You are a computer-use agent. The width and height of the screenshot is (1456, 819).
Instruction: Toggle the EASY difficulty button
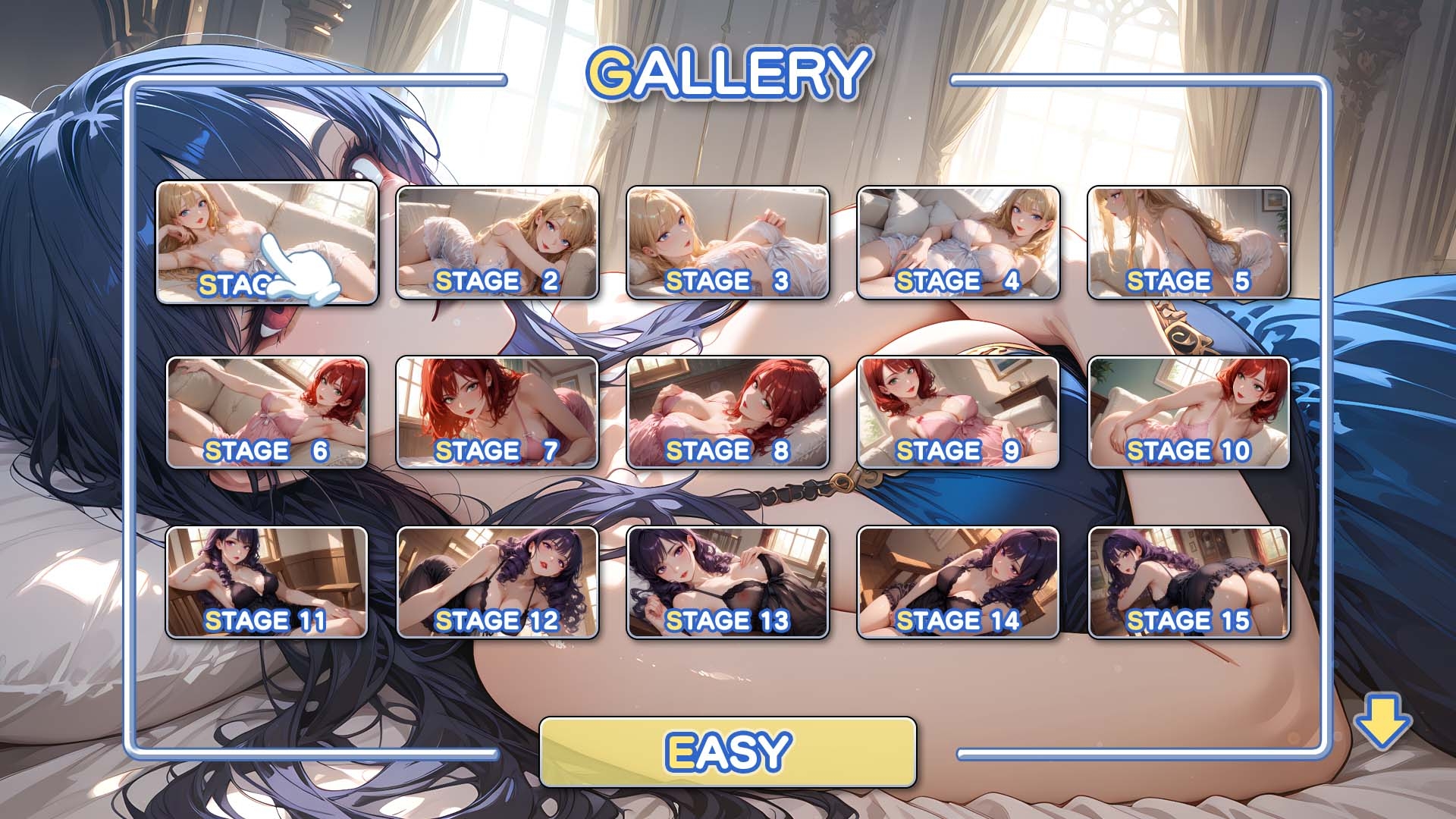(x=727, y=752)
